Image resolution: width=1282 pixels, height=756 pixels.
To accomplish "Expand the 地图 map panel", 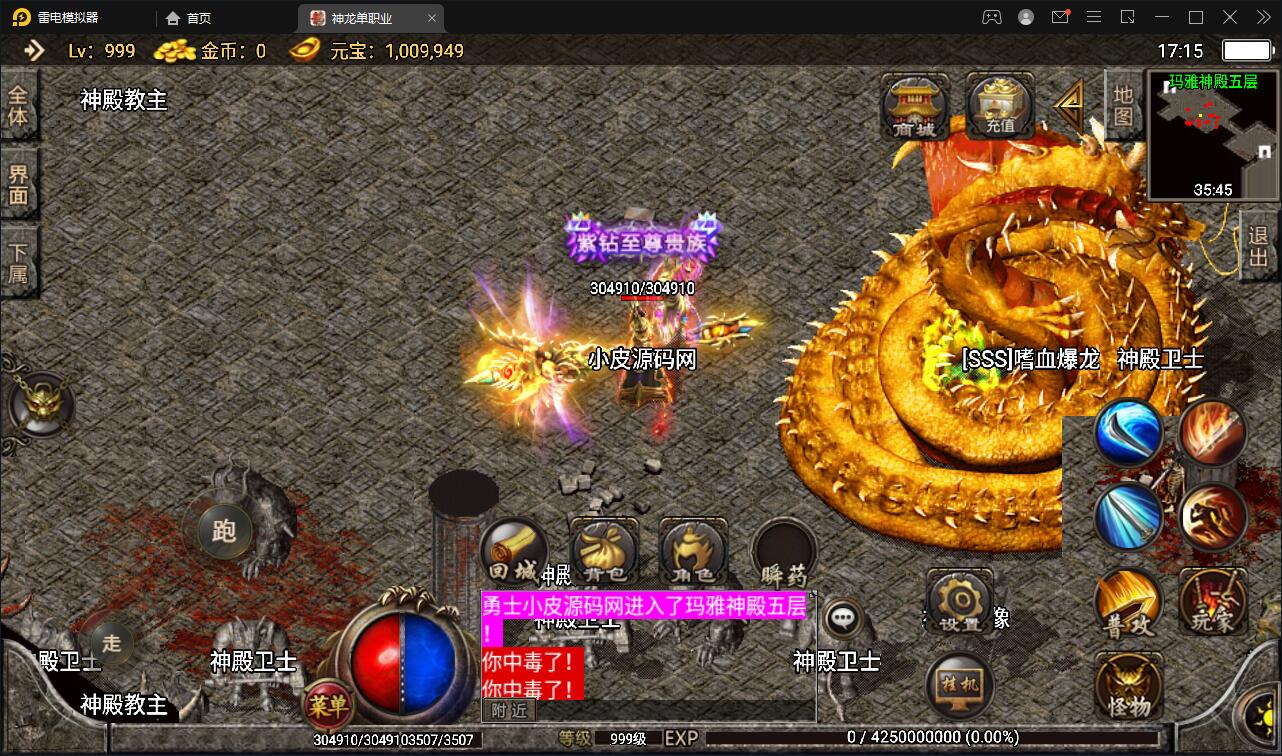I will coord(1121,105).
